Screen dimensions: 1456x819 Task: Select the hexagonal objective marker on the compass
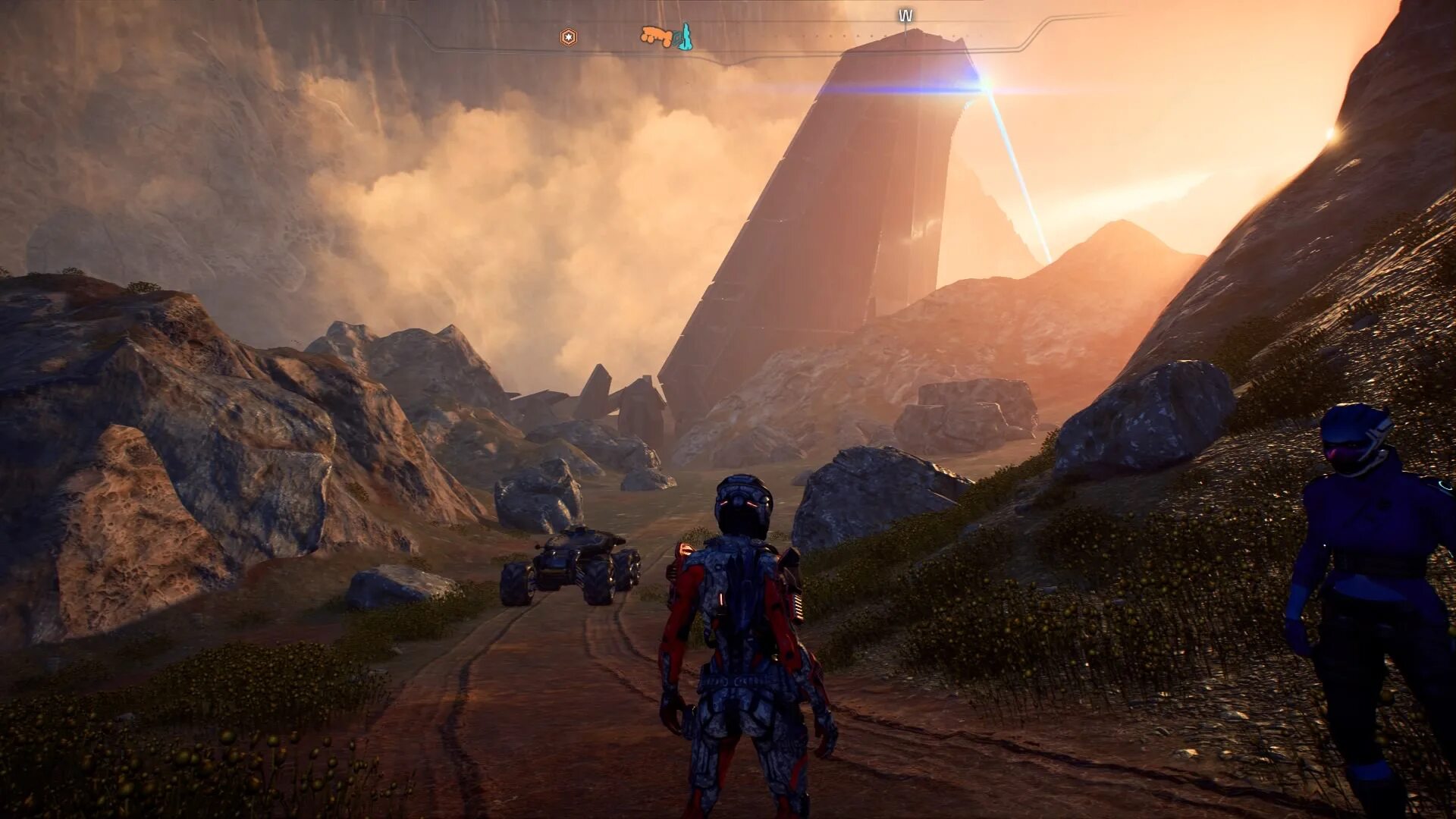pos(568,36)
